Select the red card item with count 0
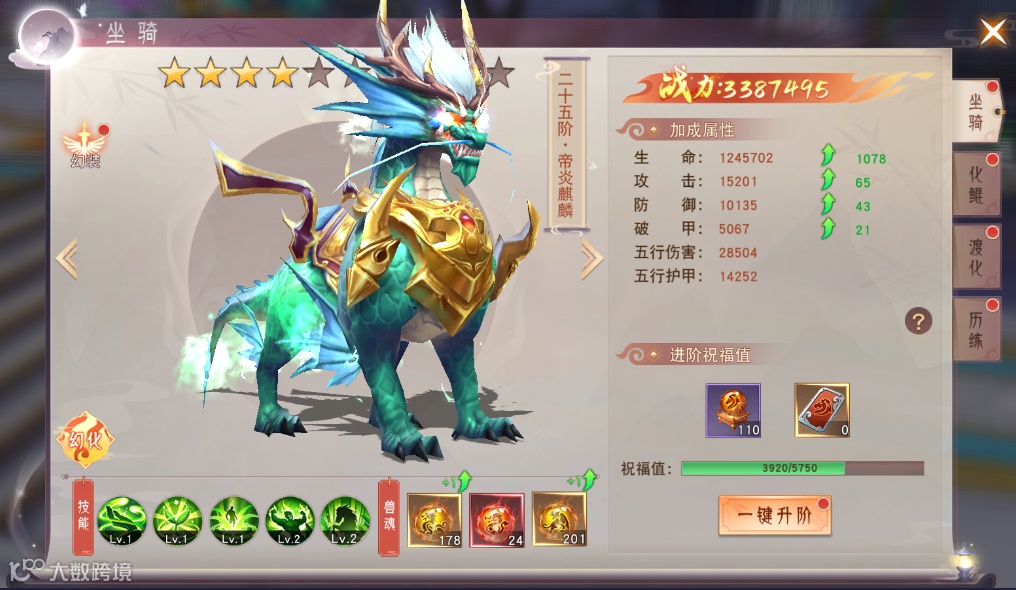1016x590 pixels. [x=822, y=410]
